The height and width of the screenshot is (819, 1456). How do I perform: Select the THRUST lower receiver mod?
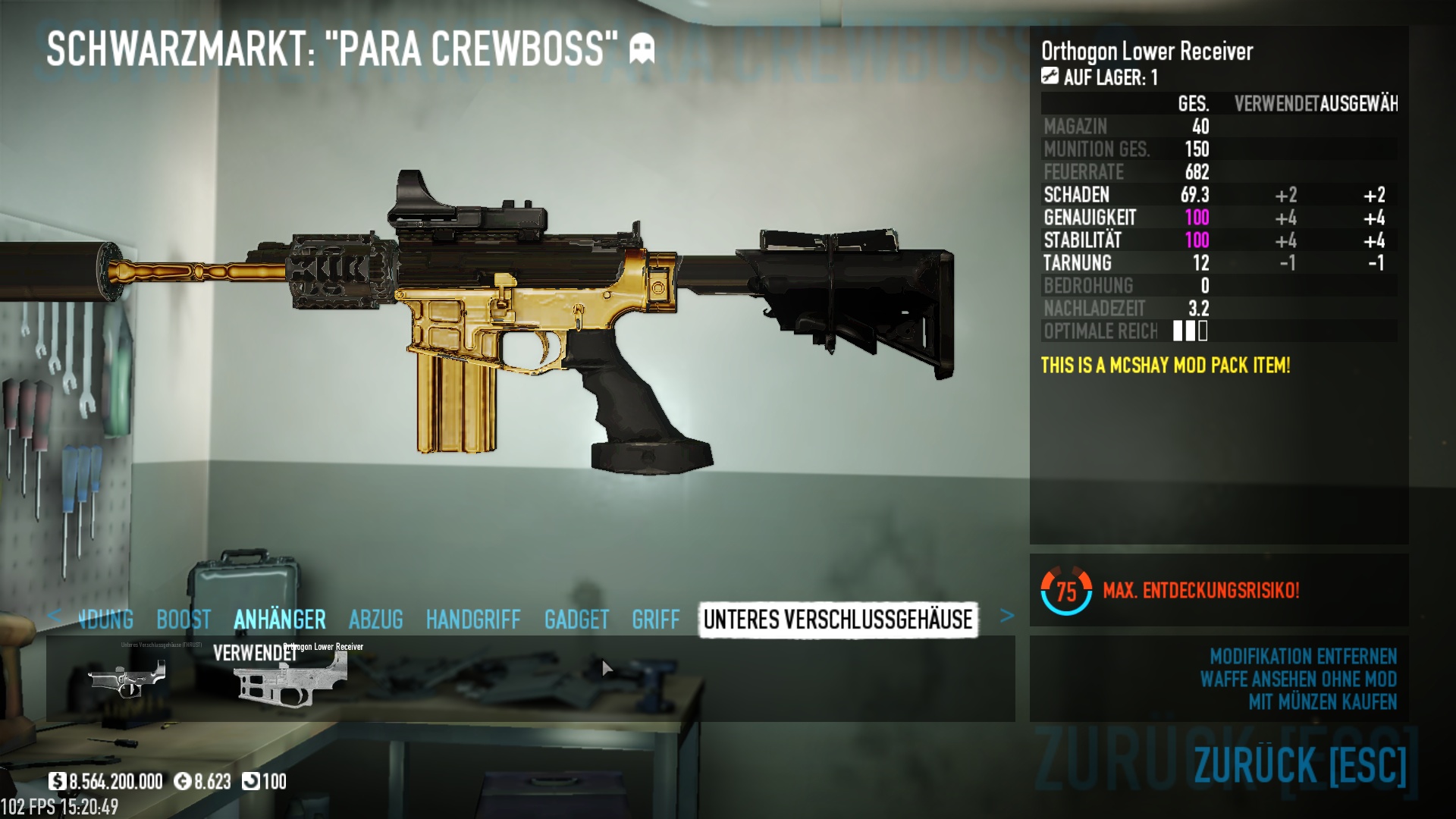pos(127,677)
